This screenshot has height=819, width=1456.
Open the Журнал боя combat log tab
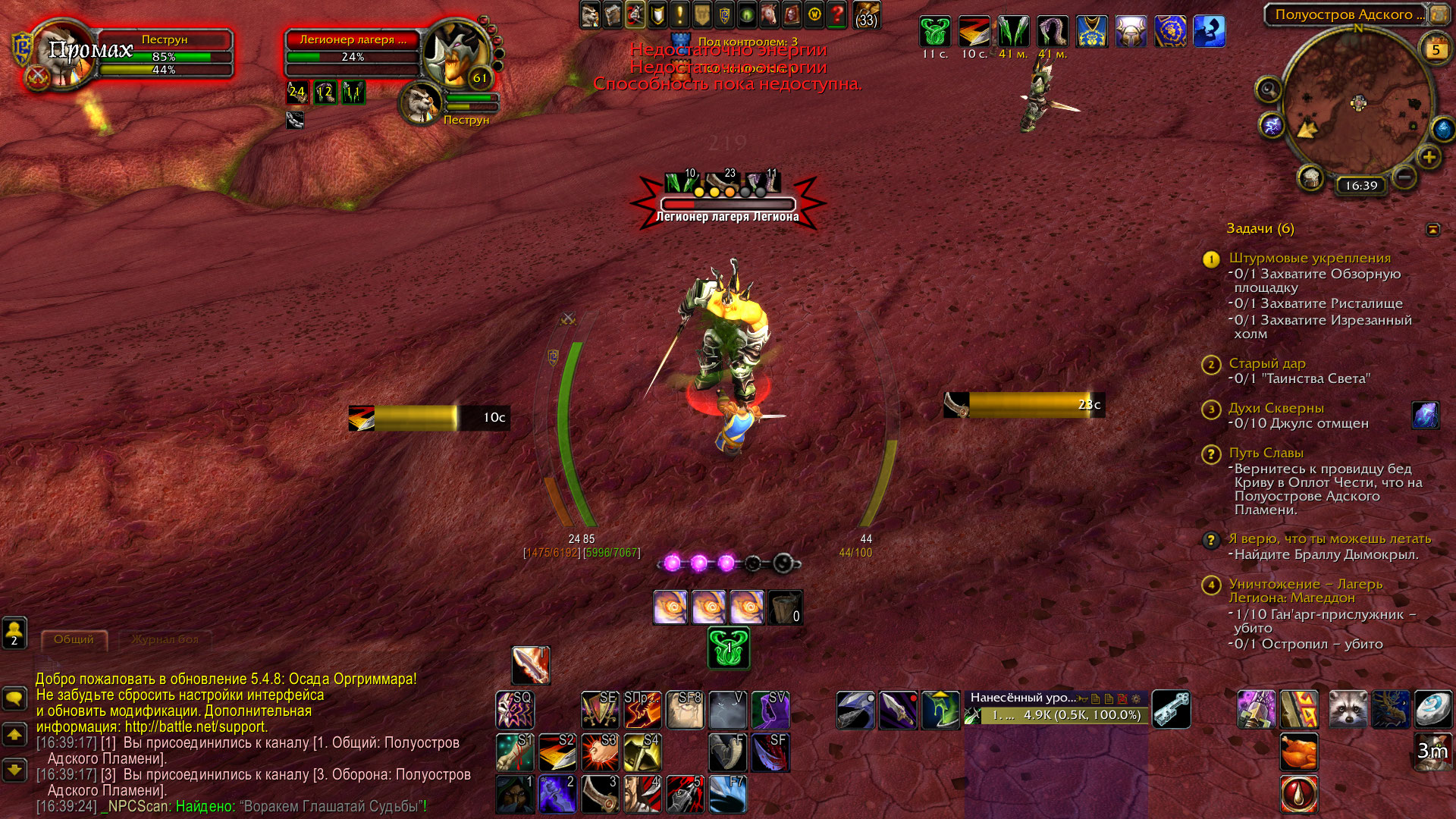[165, 640]
